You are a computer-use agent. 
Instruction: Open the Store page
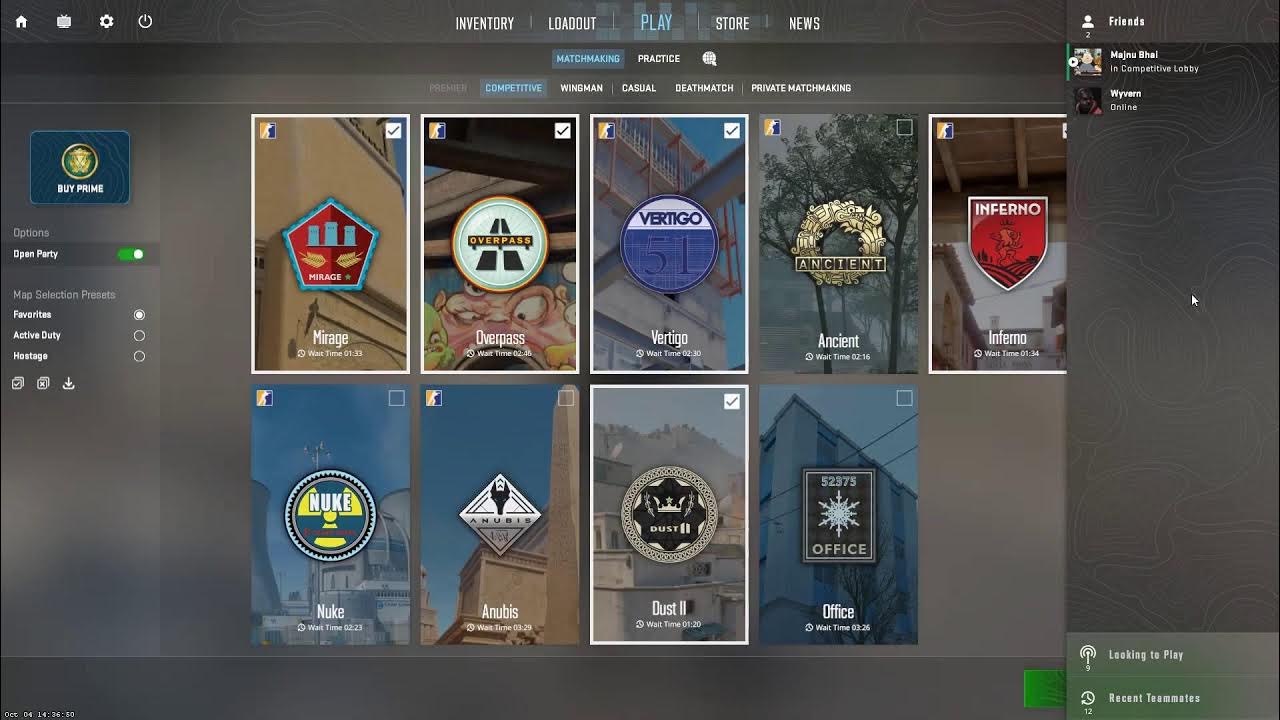732,23
